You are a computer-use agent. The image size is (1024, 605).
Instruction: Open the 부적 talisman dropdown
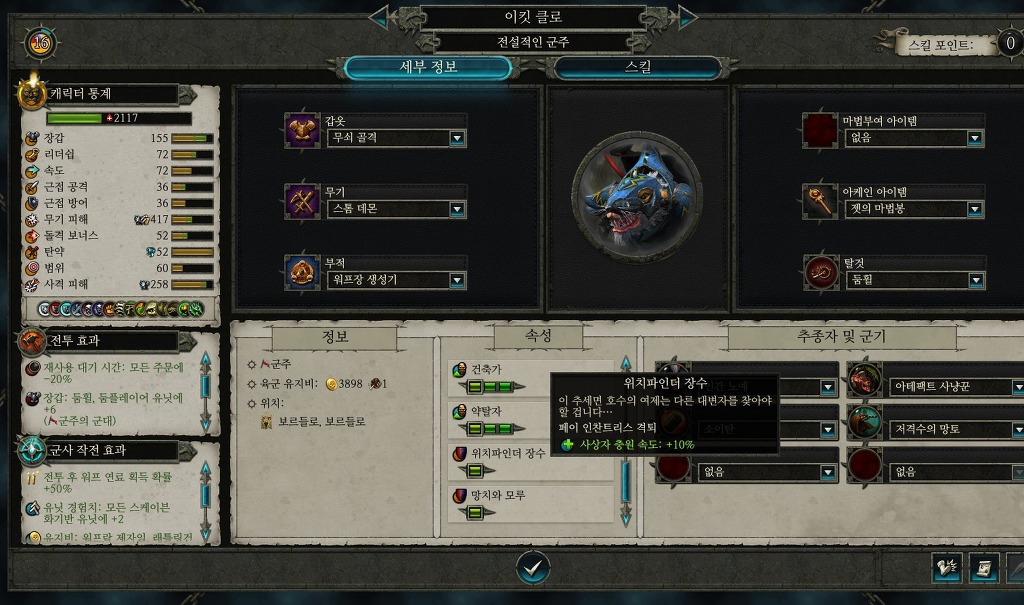[457, 280]
